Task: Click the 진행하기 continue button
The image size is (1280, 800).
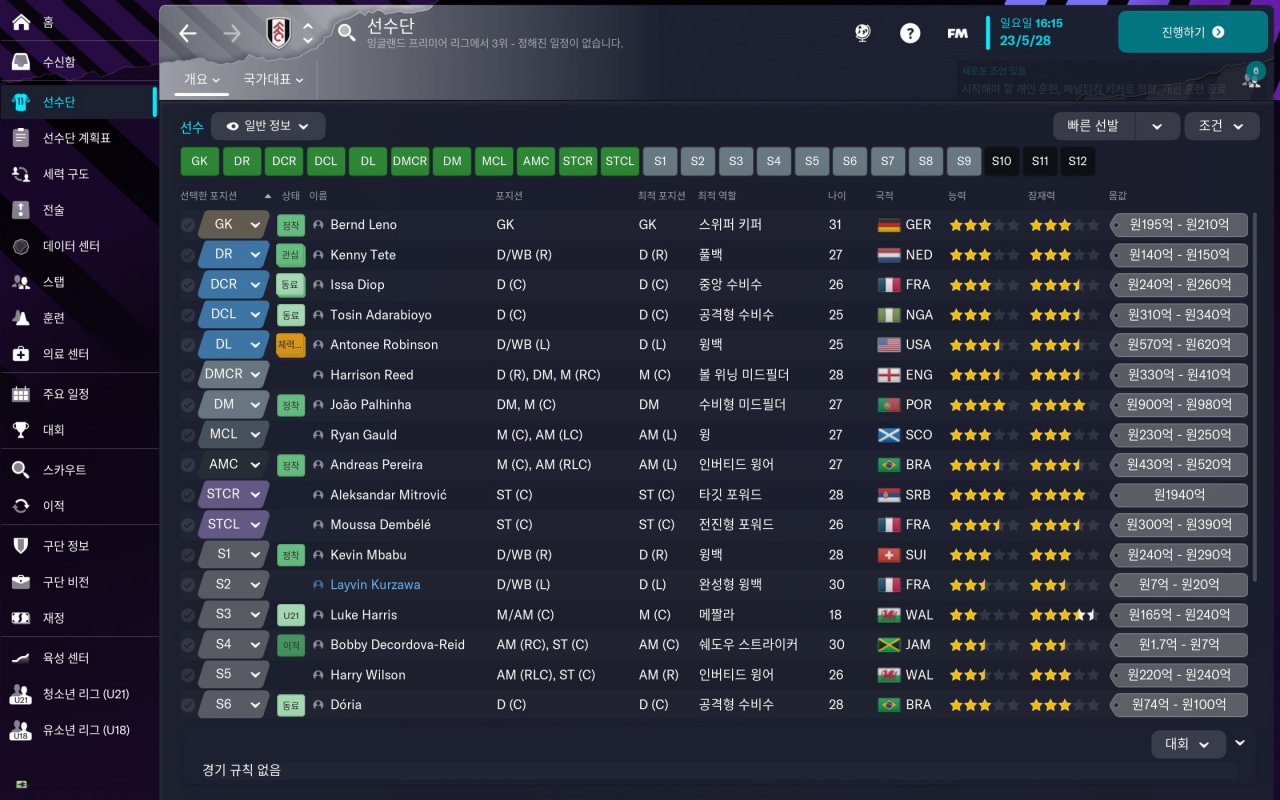Action: click(1192, 32)
